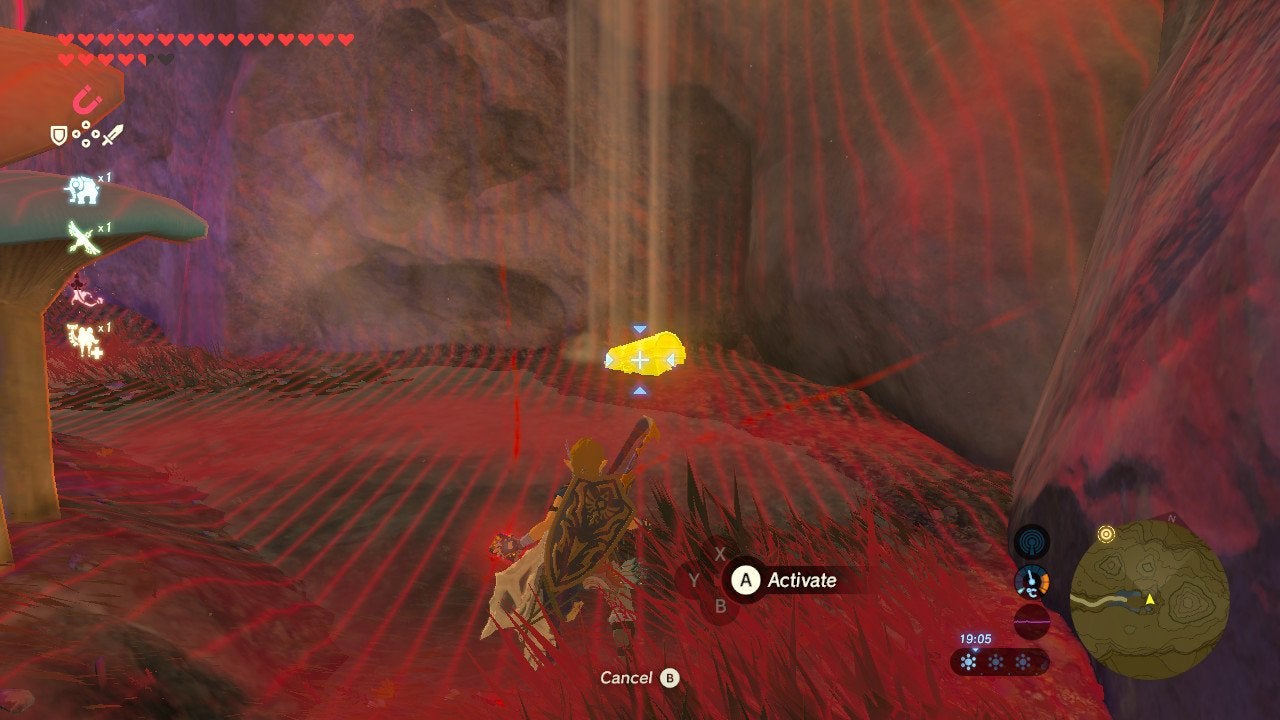Screen dimensions: 1280x720
Task: Expand the up arrow on the glowing chest marker
Action: 640,328
